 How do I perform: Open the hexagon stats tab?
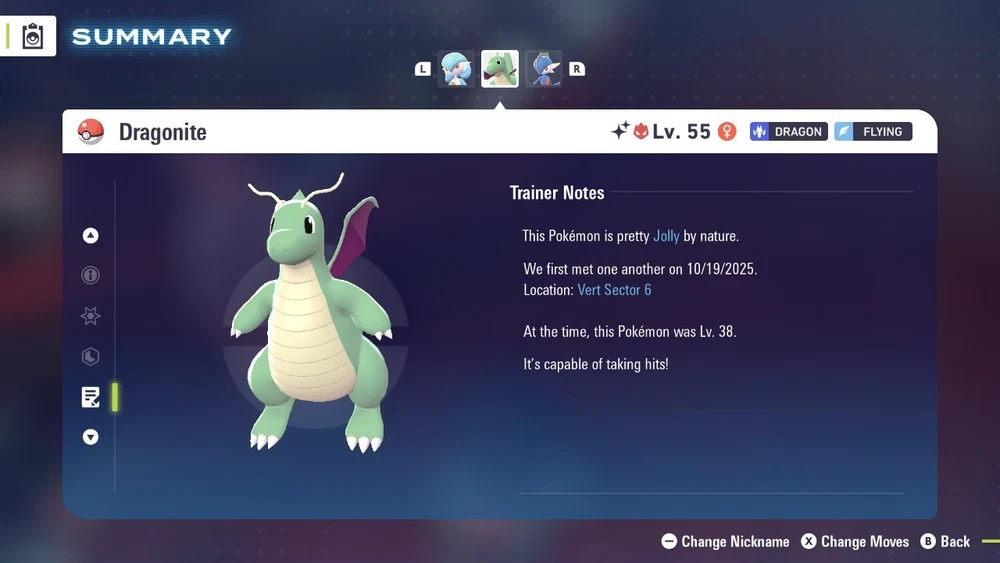[91, 356]
